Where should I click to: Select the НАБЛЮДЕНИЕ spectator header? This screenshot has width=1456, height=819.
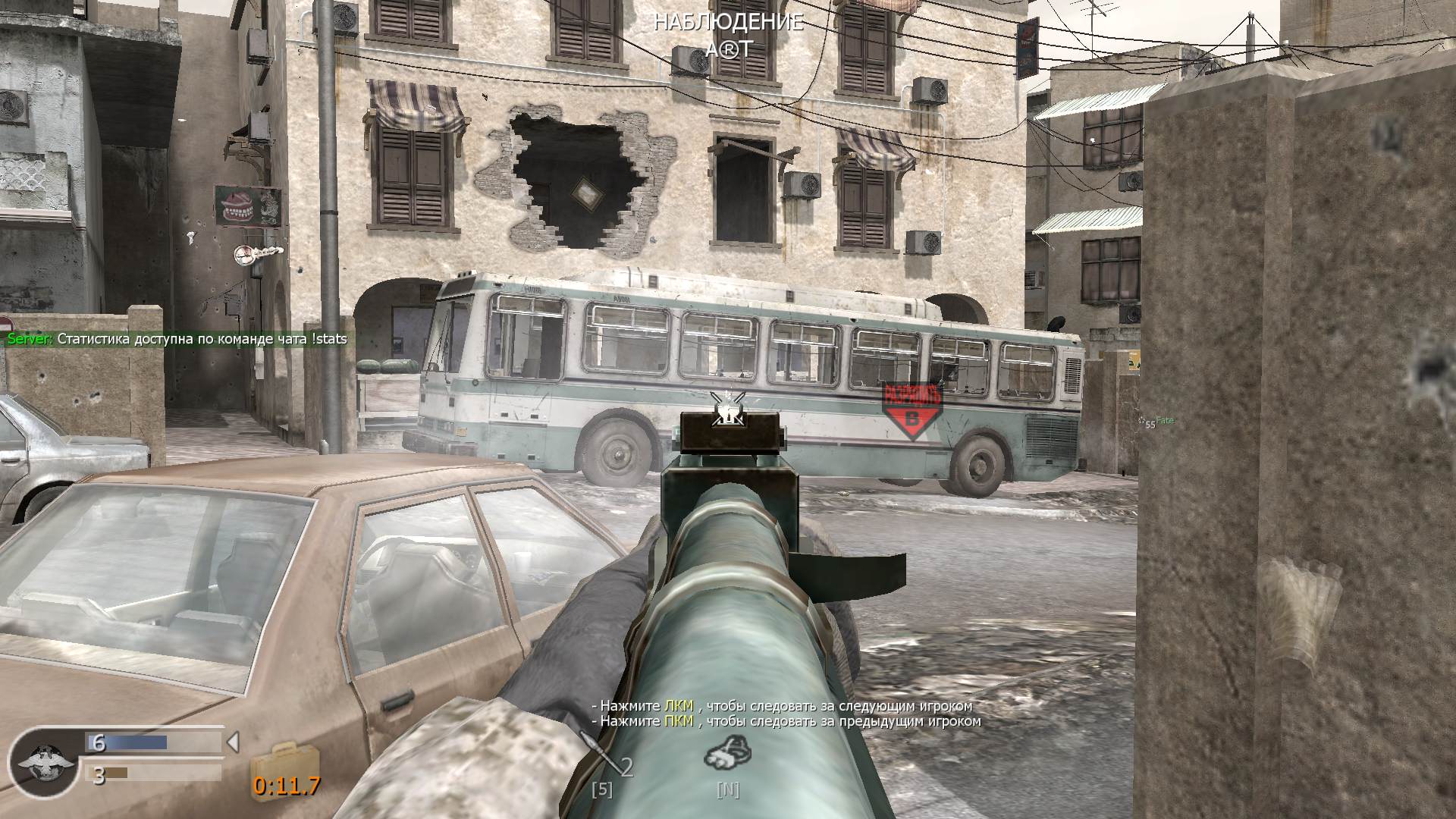[x=727, y=23]
